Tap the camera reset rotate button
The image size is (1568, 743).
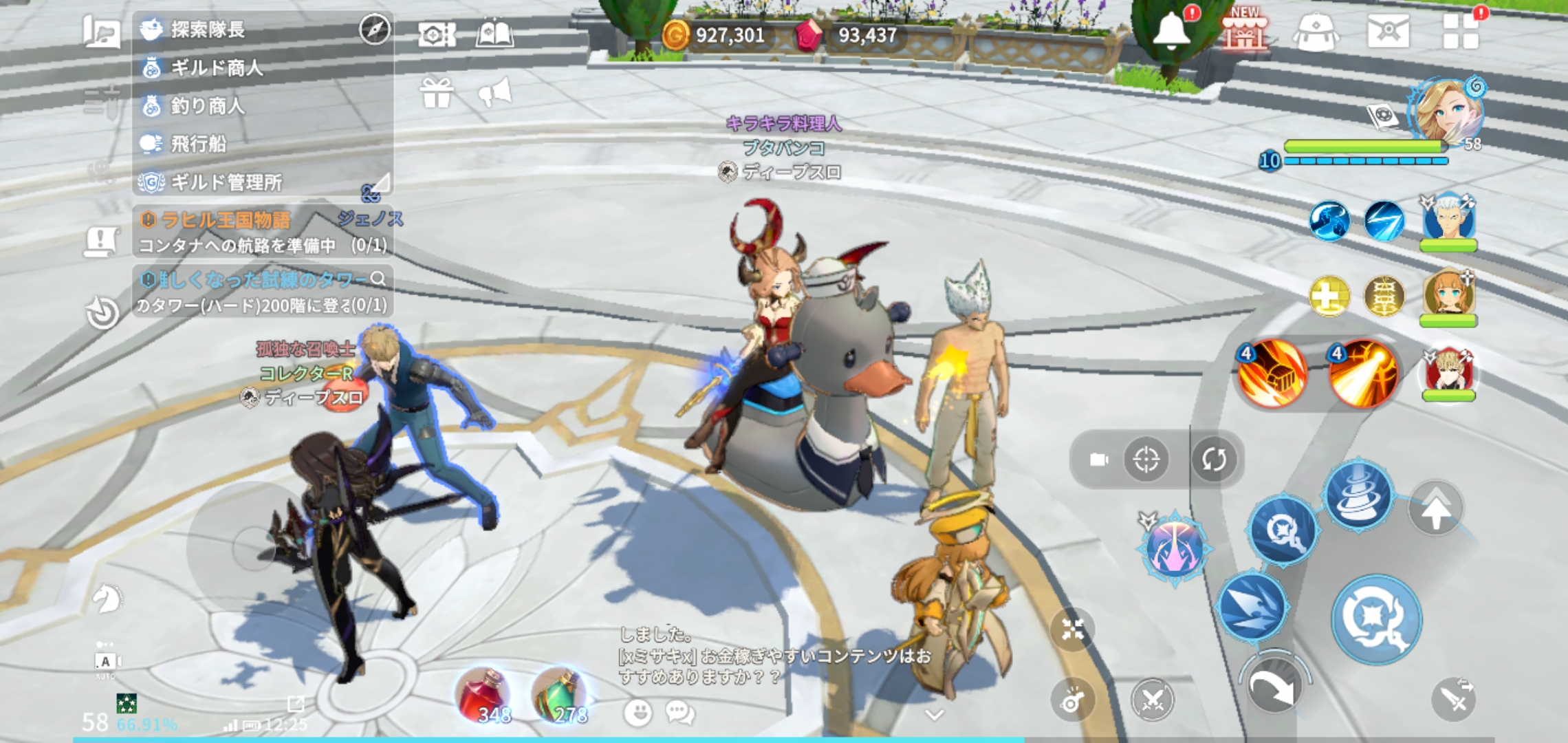(x=1214, y=459)
